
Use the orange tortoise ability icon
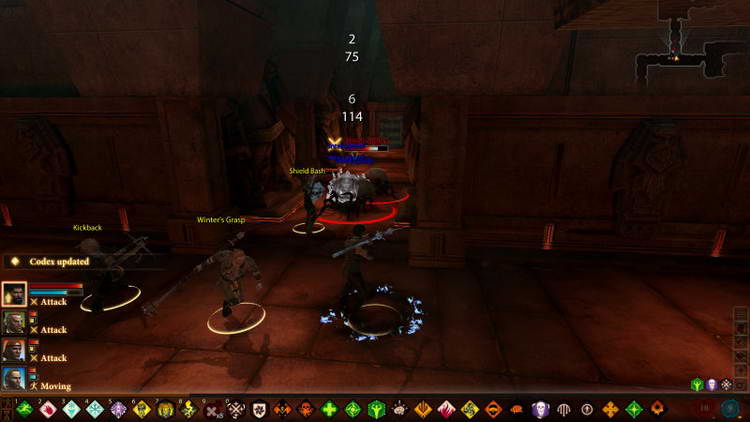(x=518, y=409)
